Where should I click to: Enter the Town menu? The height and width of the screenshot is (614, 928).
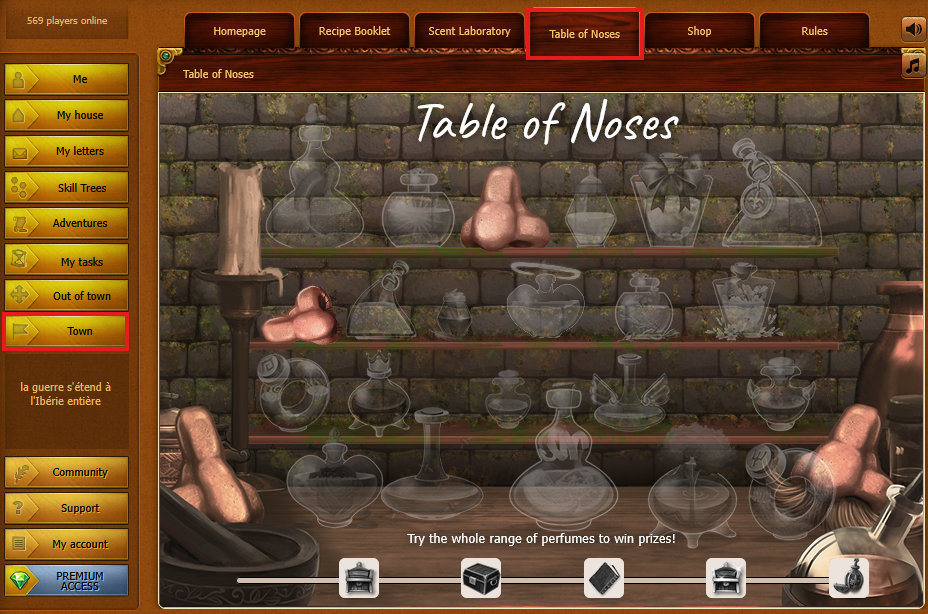(x=67, y=331)
